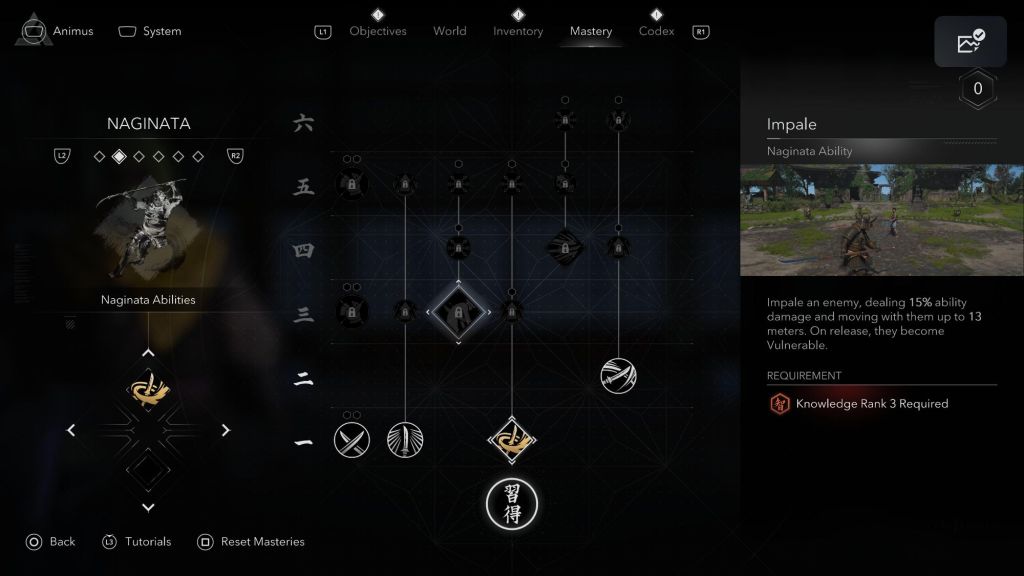Select the locked Impale ability node
The image size is (1024, 576).
pos(459,313)
